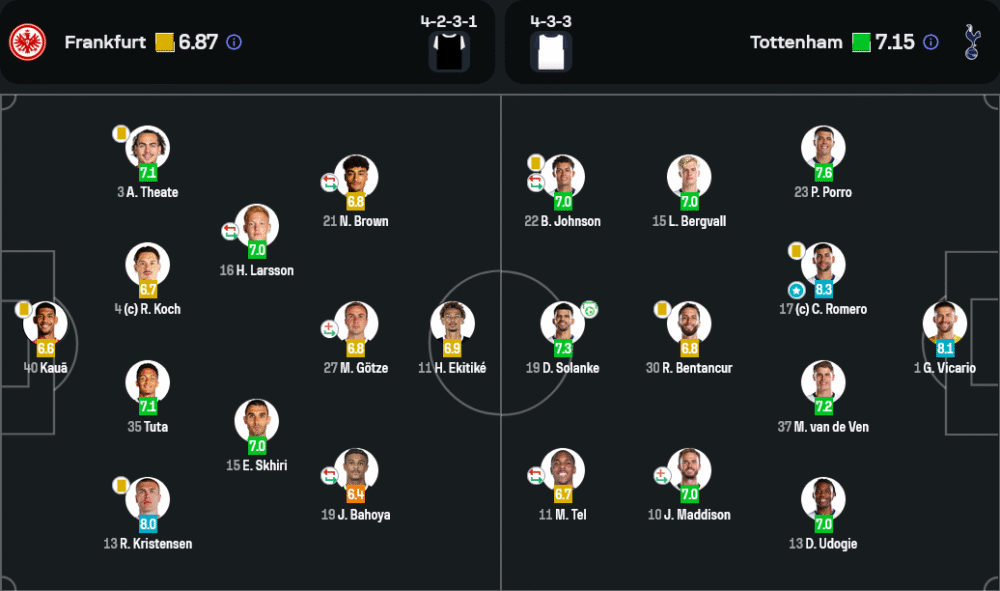Select D. Udogie's player portrait
This screenshot has width=1000, height=591.
click(x=823, y=498)
